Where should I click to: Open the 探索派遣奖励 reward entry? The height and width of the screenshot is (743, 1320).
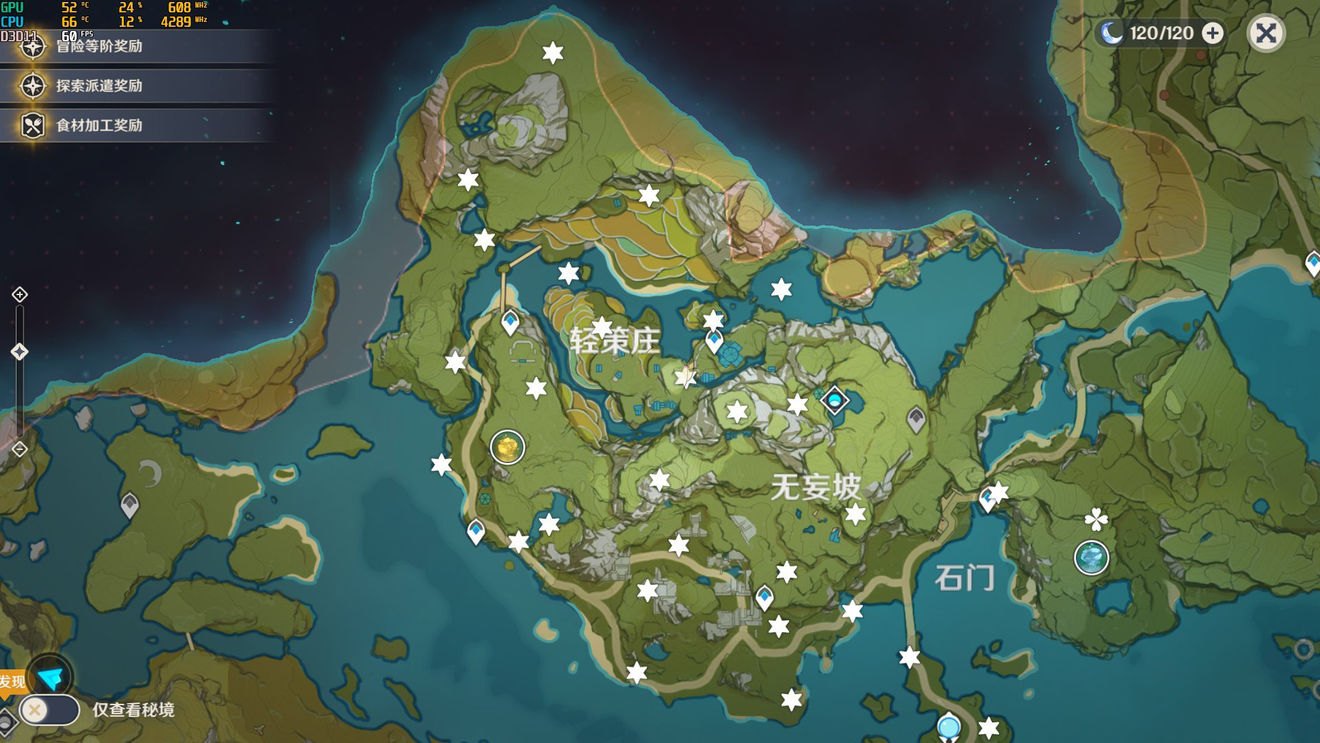coord(99,86)
